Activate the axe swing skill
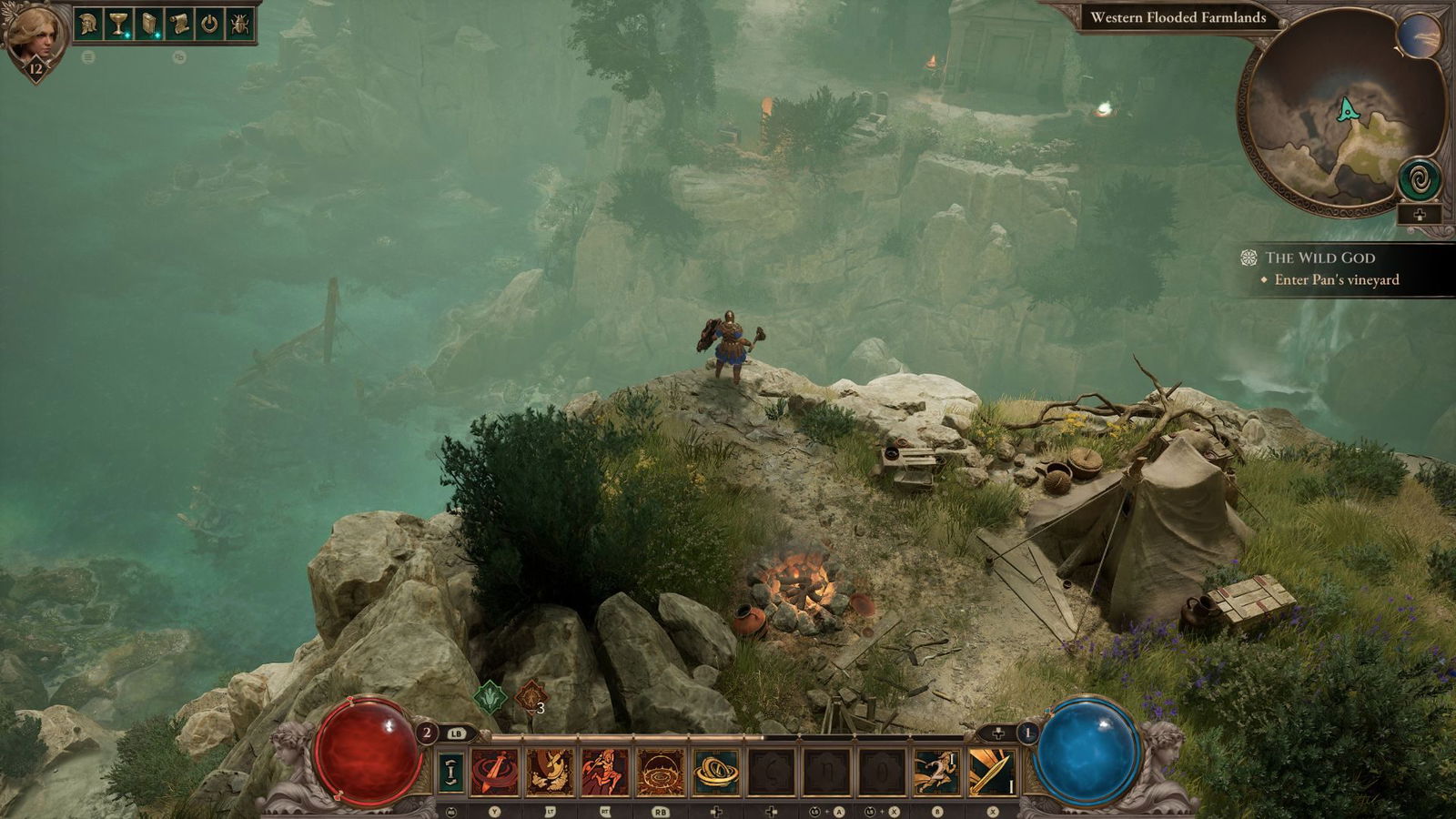Screen dimensions: 1456x819 pos(551,772)
